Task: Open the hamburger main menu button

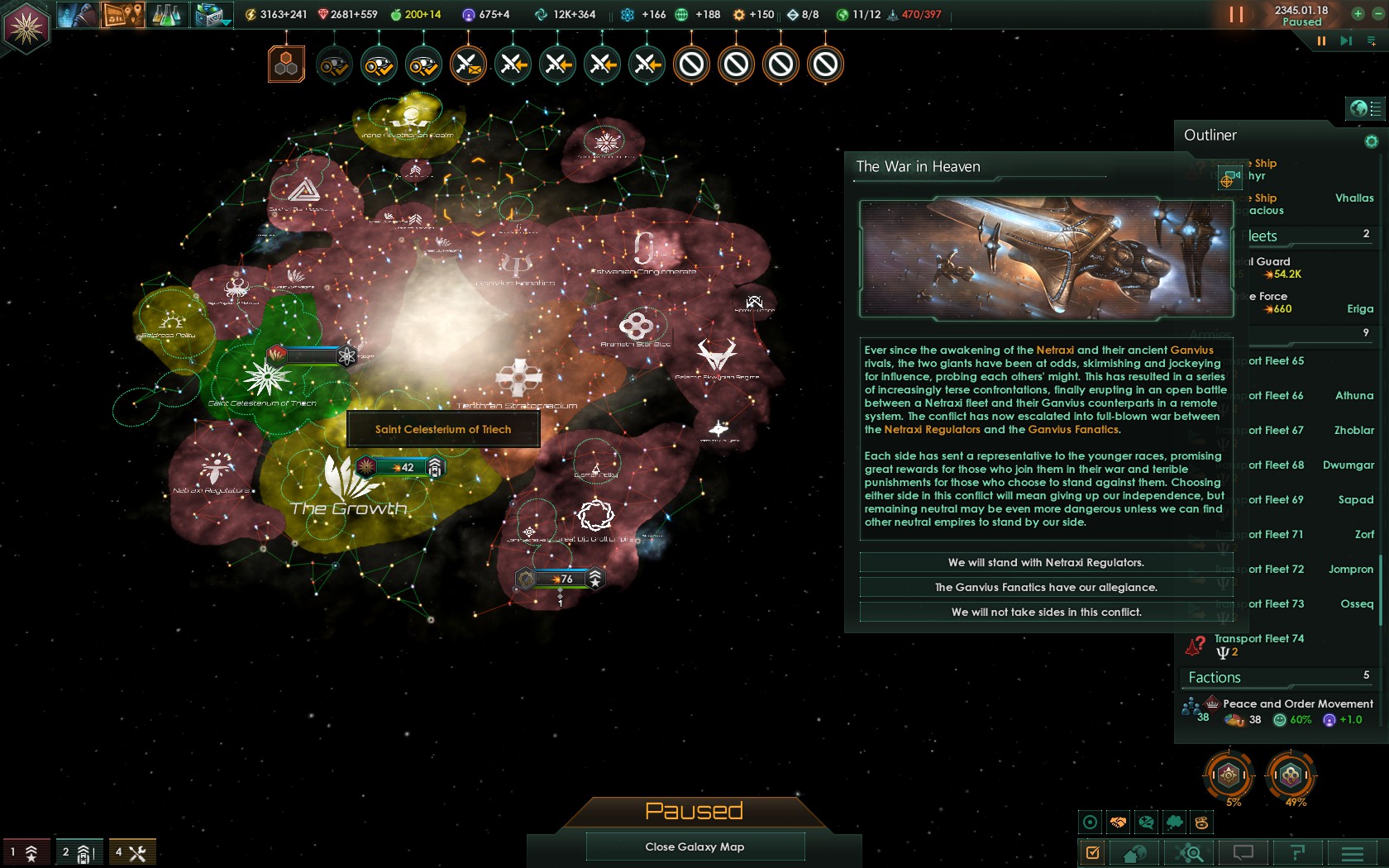Action: [x=1353, y=852]
